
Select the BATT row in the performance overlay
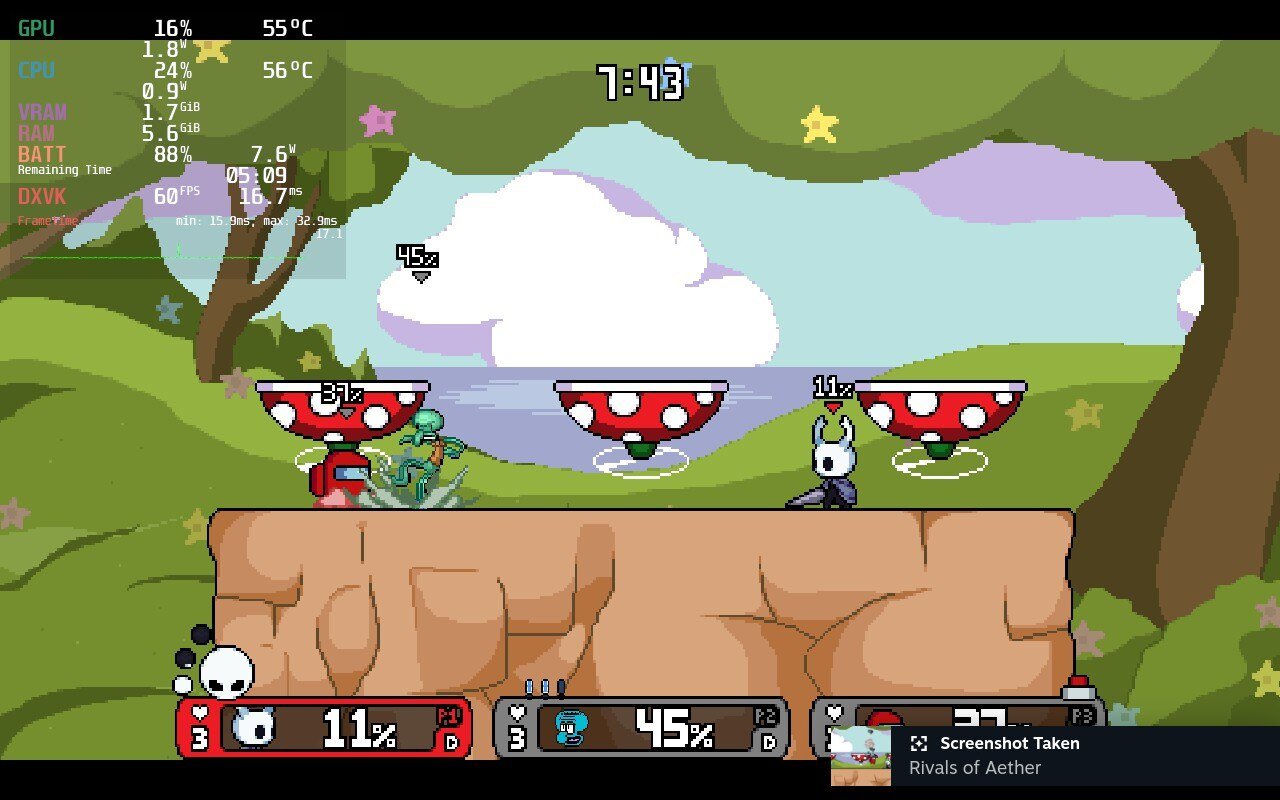40,155
